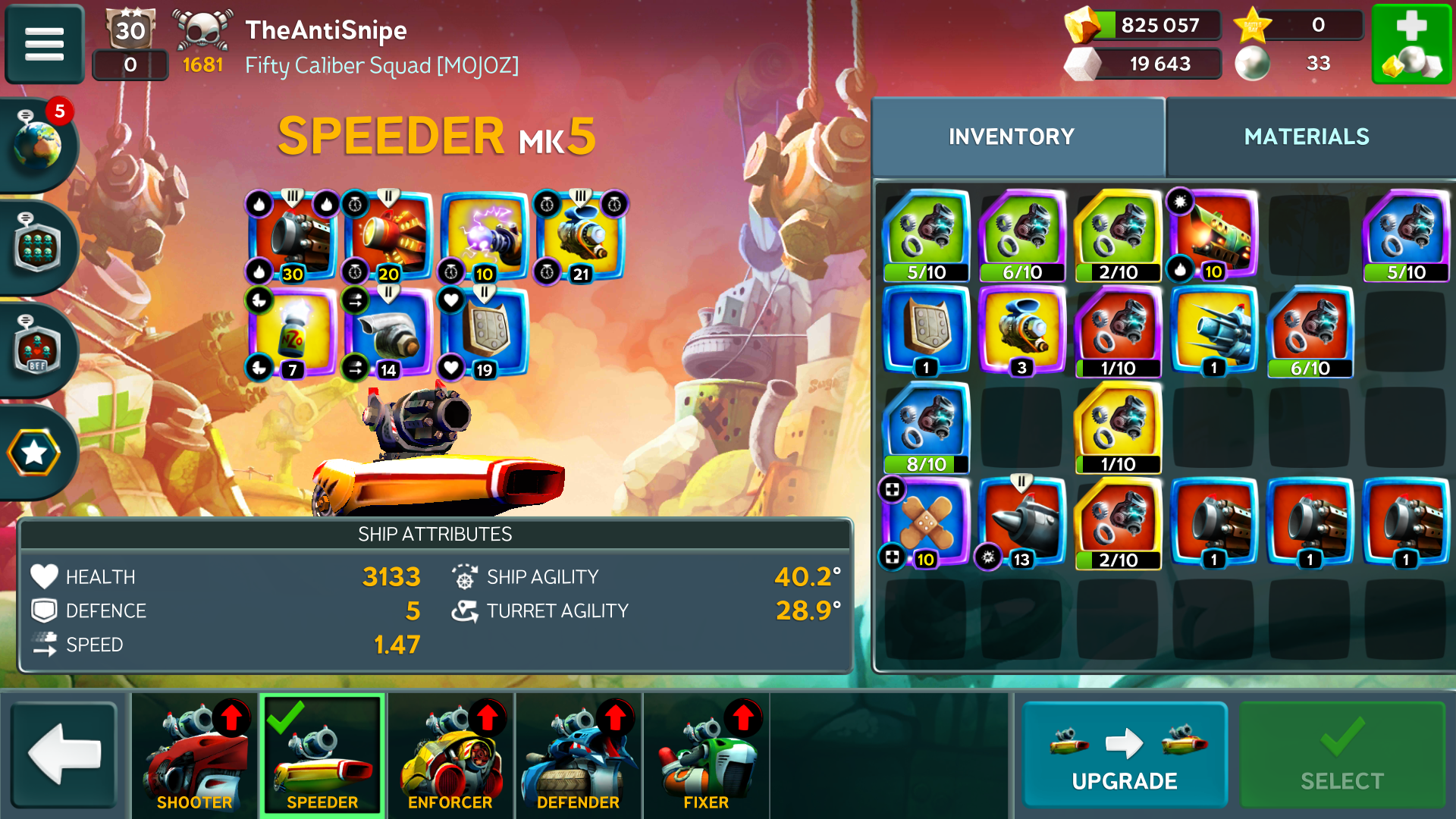Select the bandage item in inventory

(x=927, y=522)
